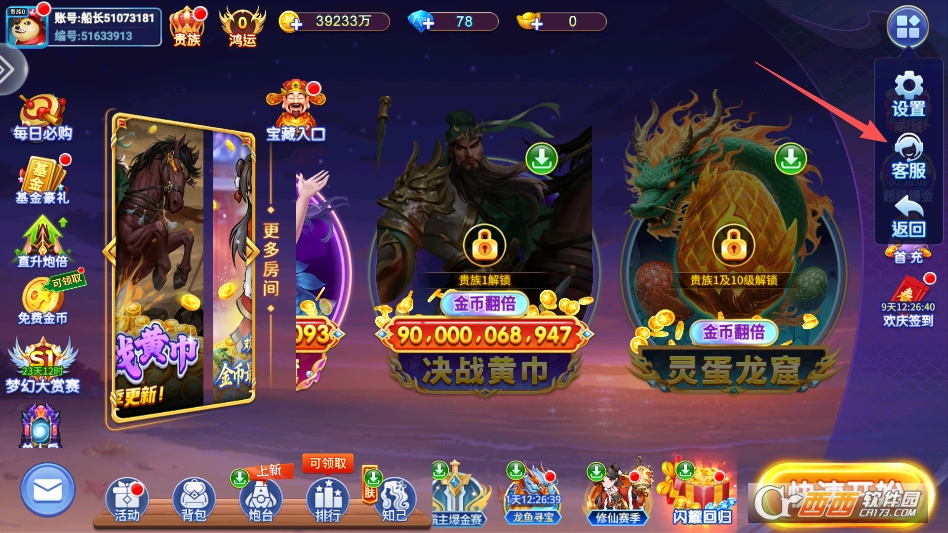Image resolution: width=948 pixels, height=533 pixels.
Task: Open the 贵族 crown icon
Action: [x=187, y=26]
